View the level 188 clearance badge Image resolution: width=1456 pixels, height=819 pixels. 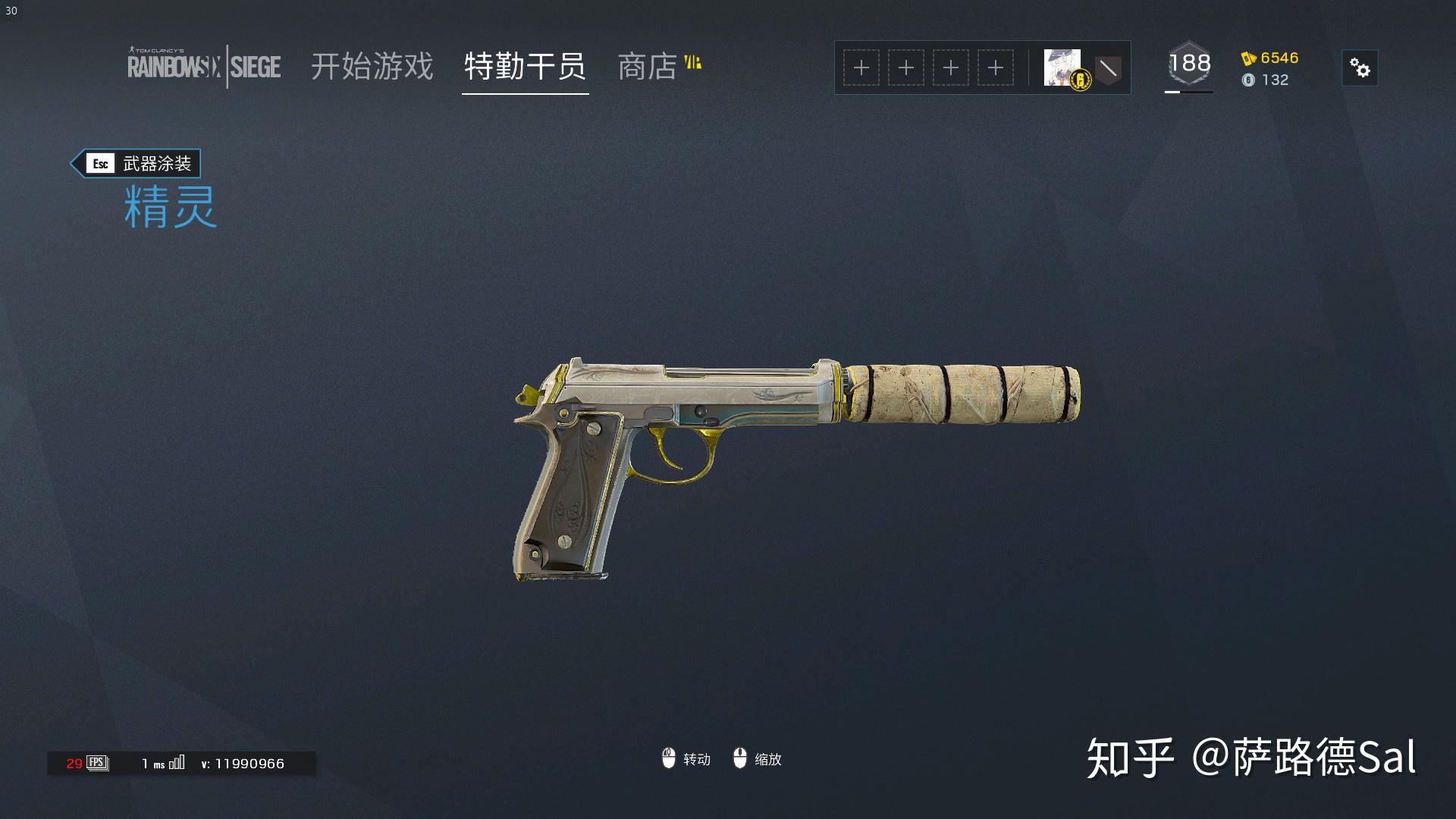[x=1189, y=64]
